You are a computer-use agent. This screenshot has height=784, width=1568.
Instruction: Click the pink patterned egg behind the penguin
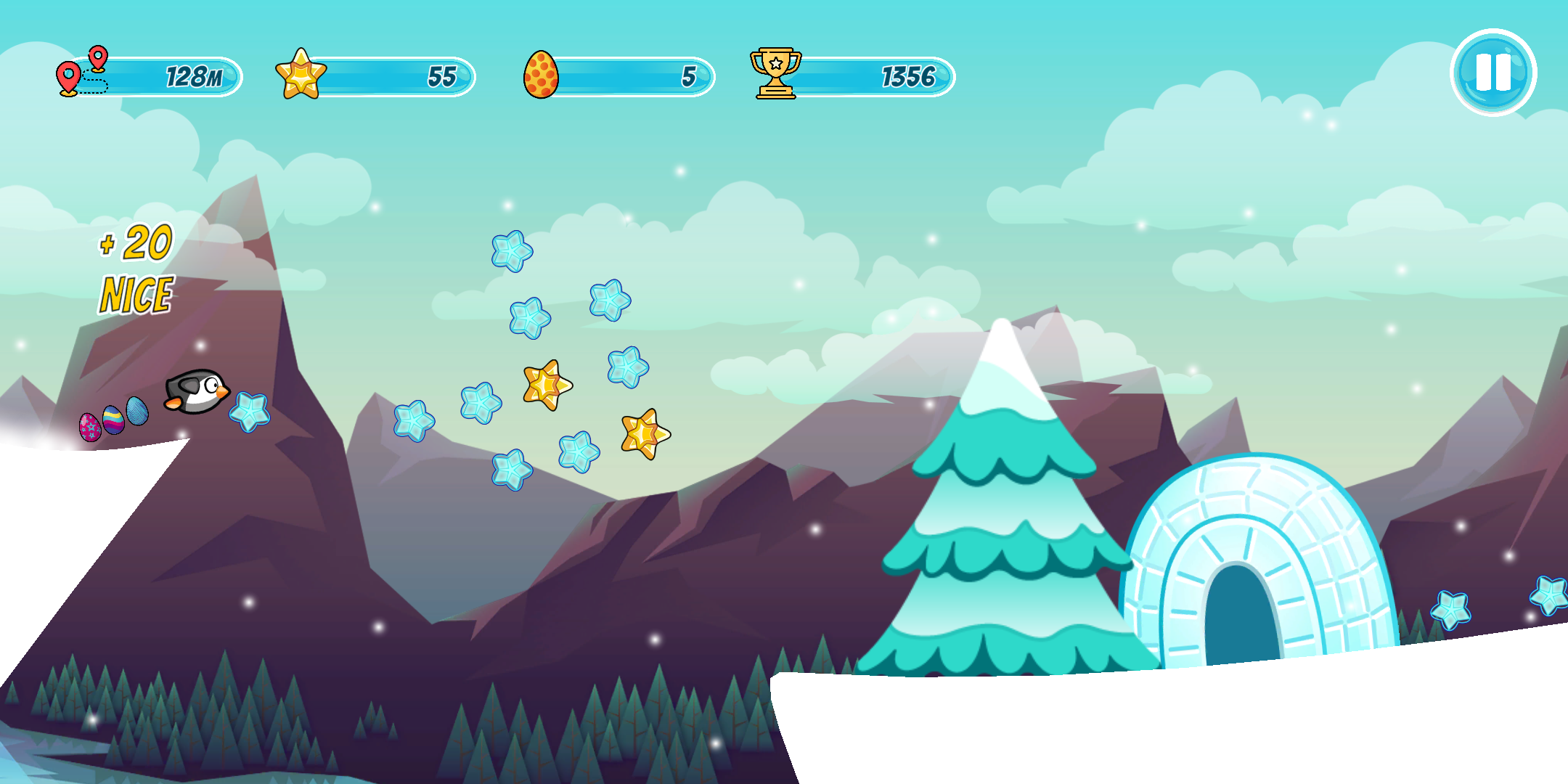coord(89,427)
